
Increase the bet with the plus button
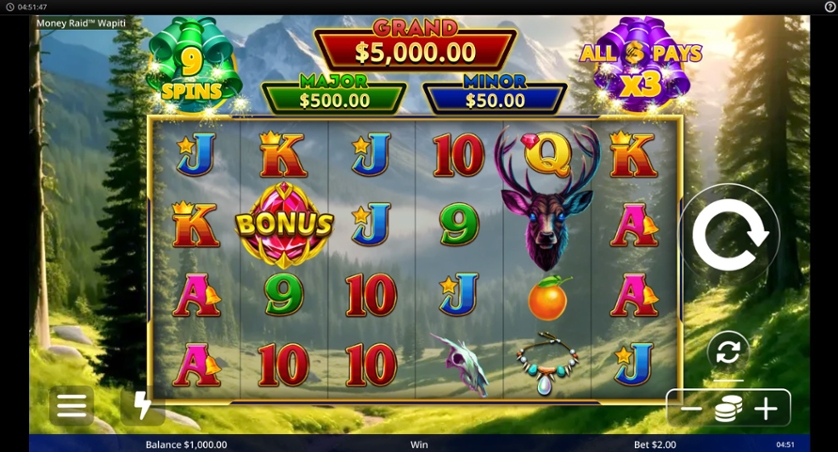tap(766, 409)
